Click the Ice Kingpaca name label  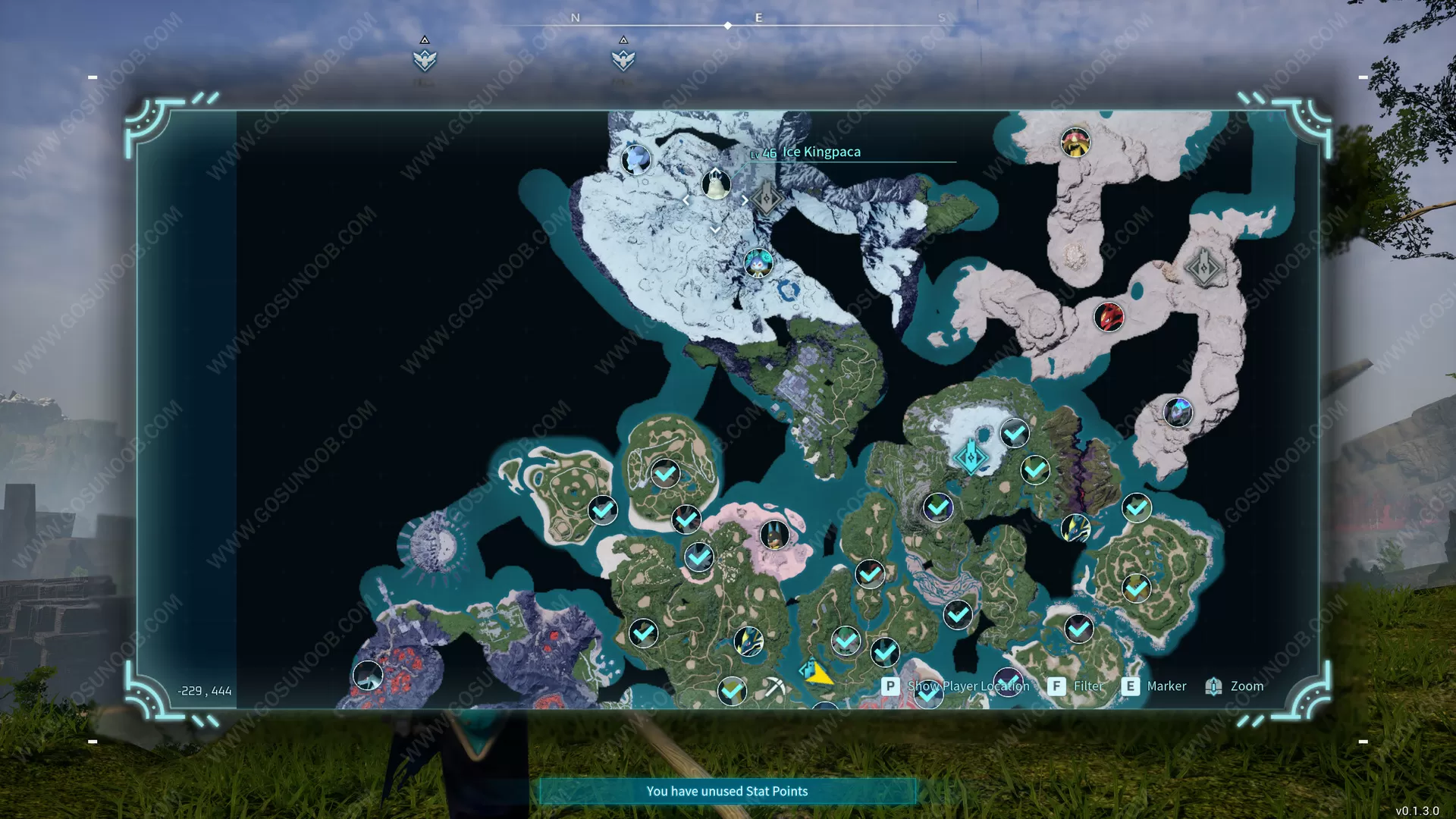(821, 152)
